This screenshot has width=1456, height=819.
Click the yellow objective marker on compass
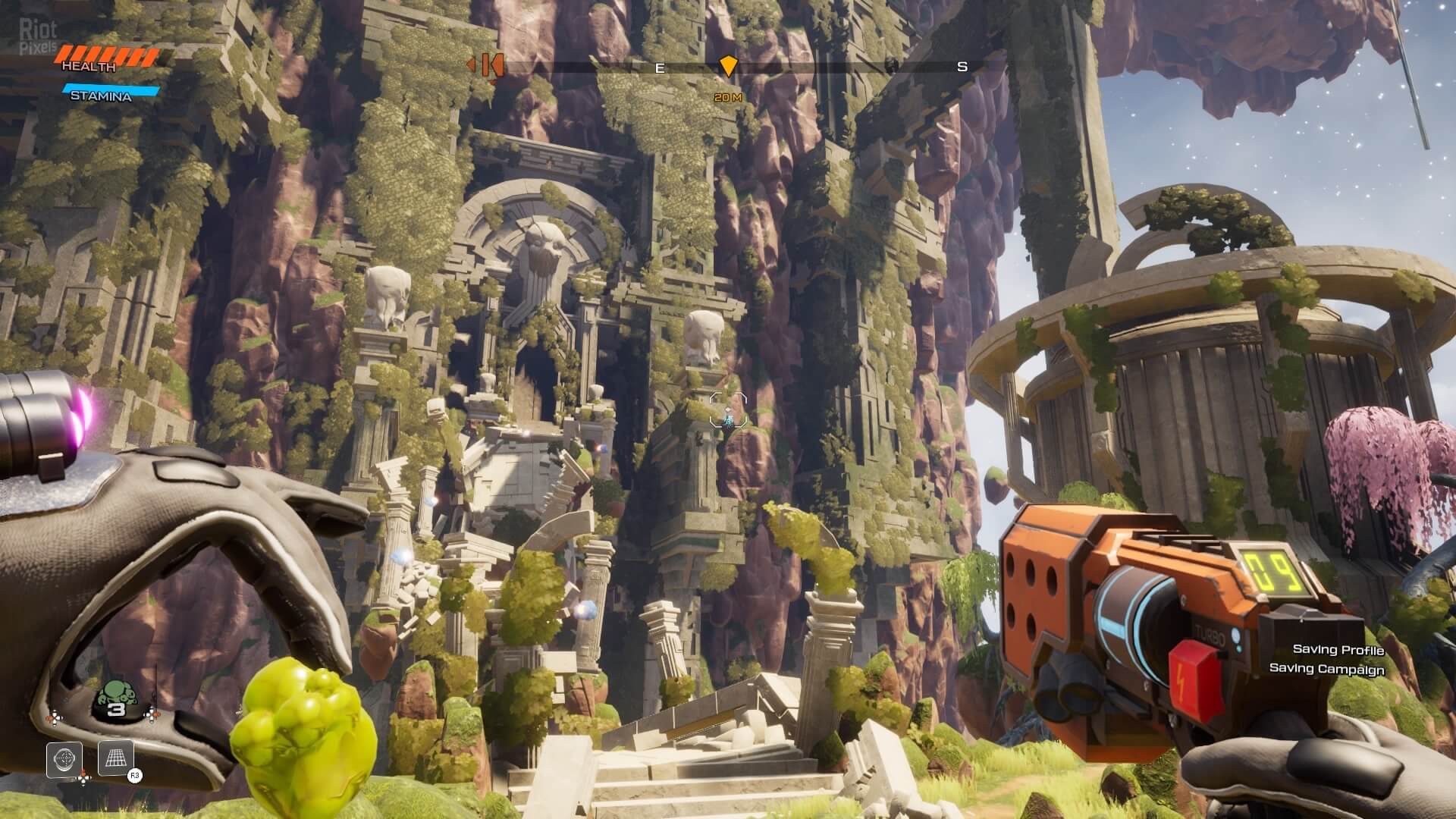tap(727, 66)
